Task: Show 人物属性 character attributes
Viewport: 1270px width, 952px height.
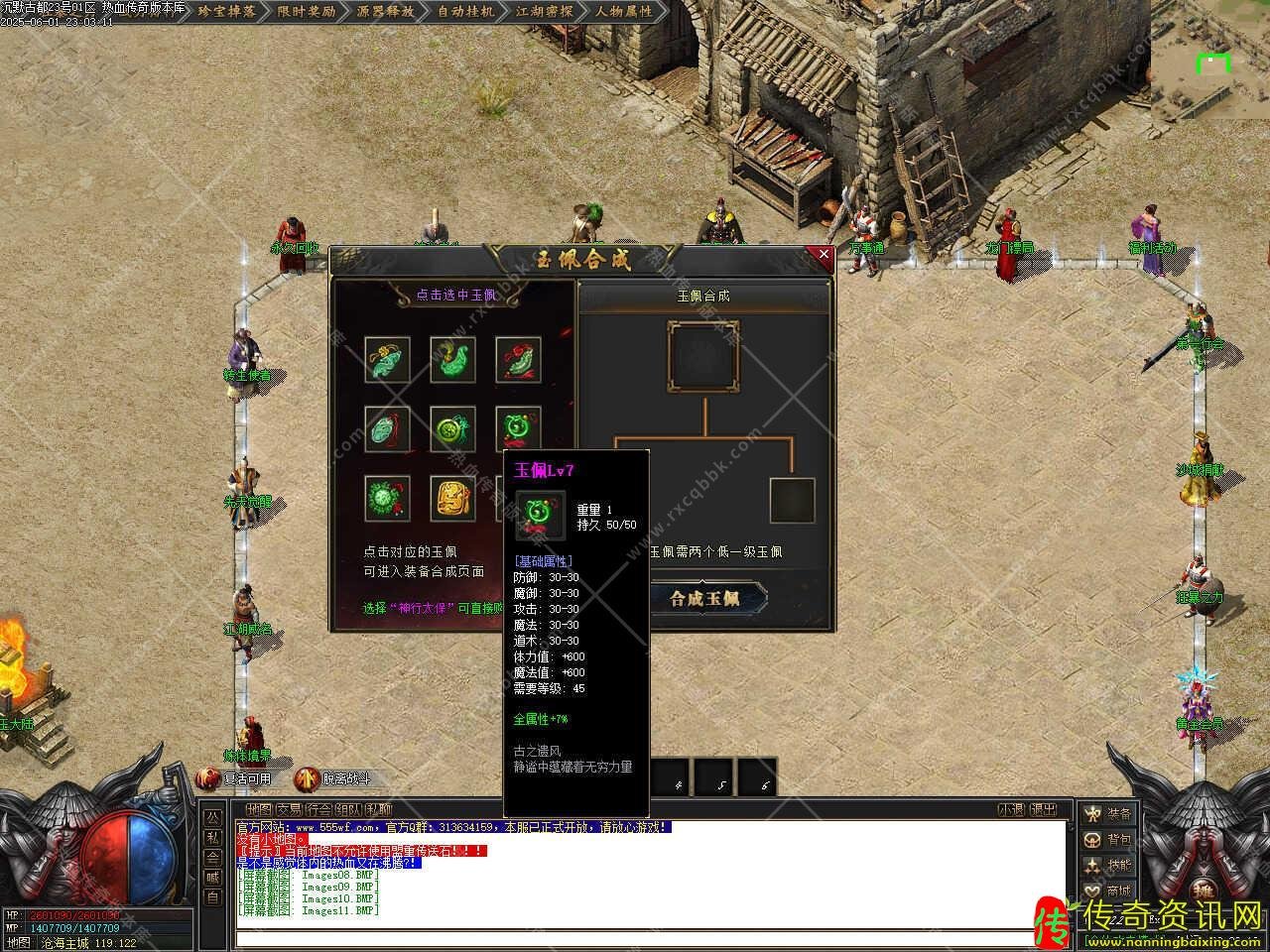Action: click(x=624, y=12)
